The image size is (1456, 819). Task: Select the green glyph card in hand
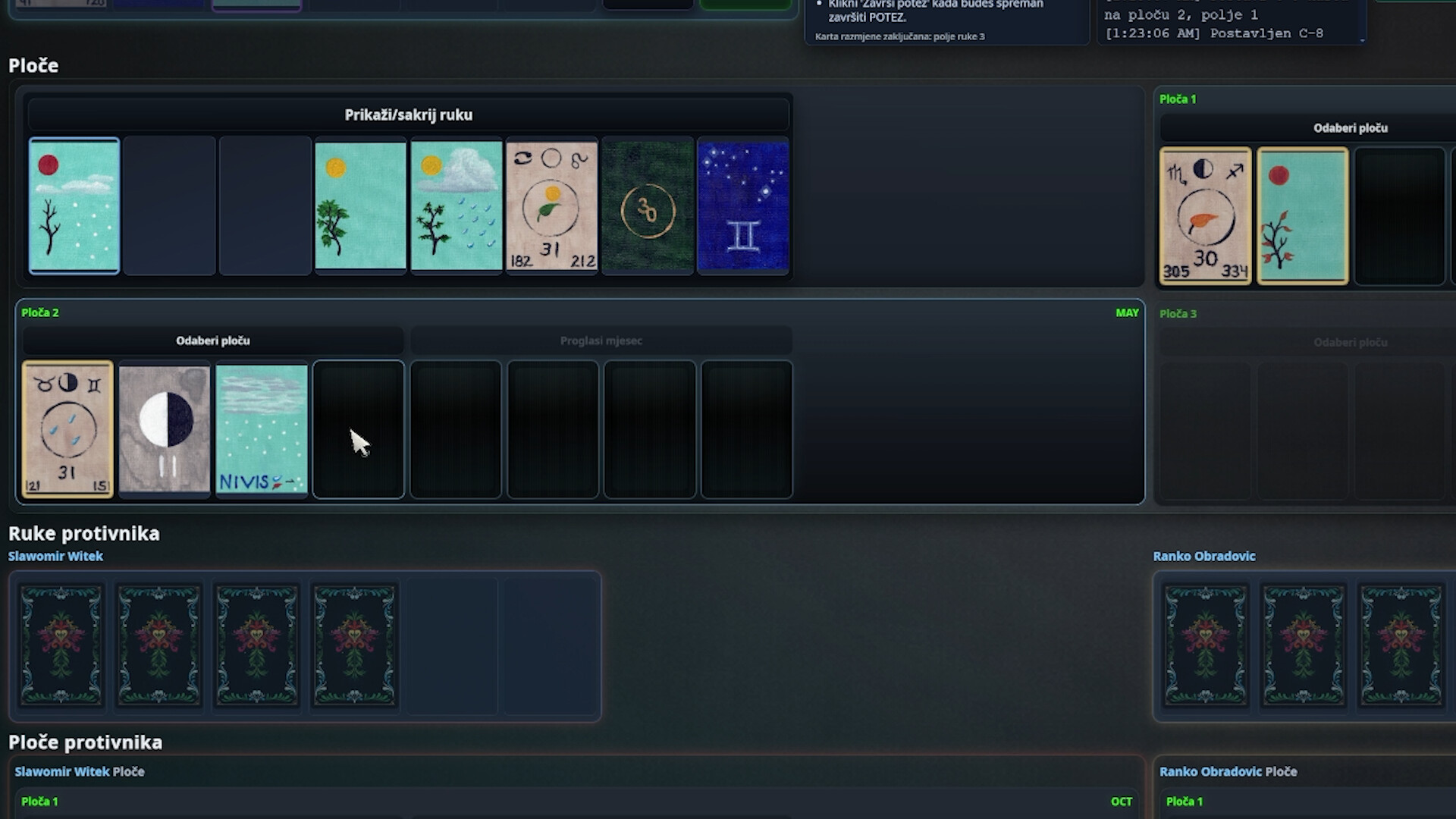point(647,206)
